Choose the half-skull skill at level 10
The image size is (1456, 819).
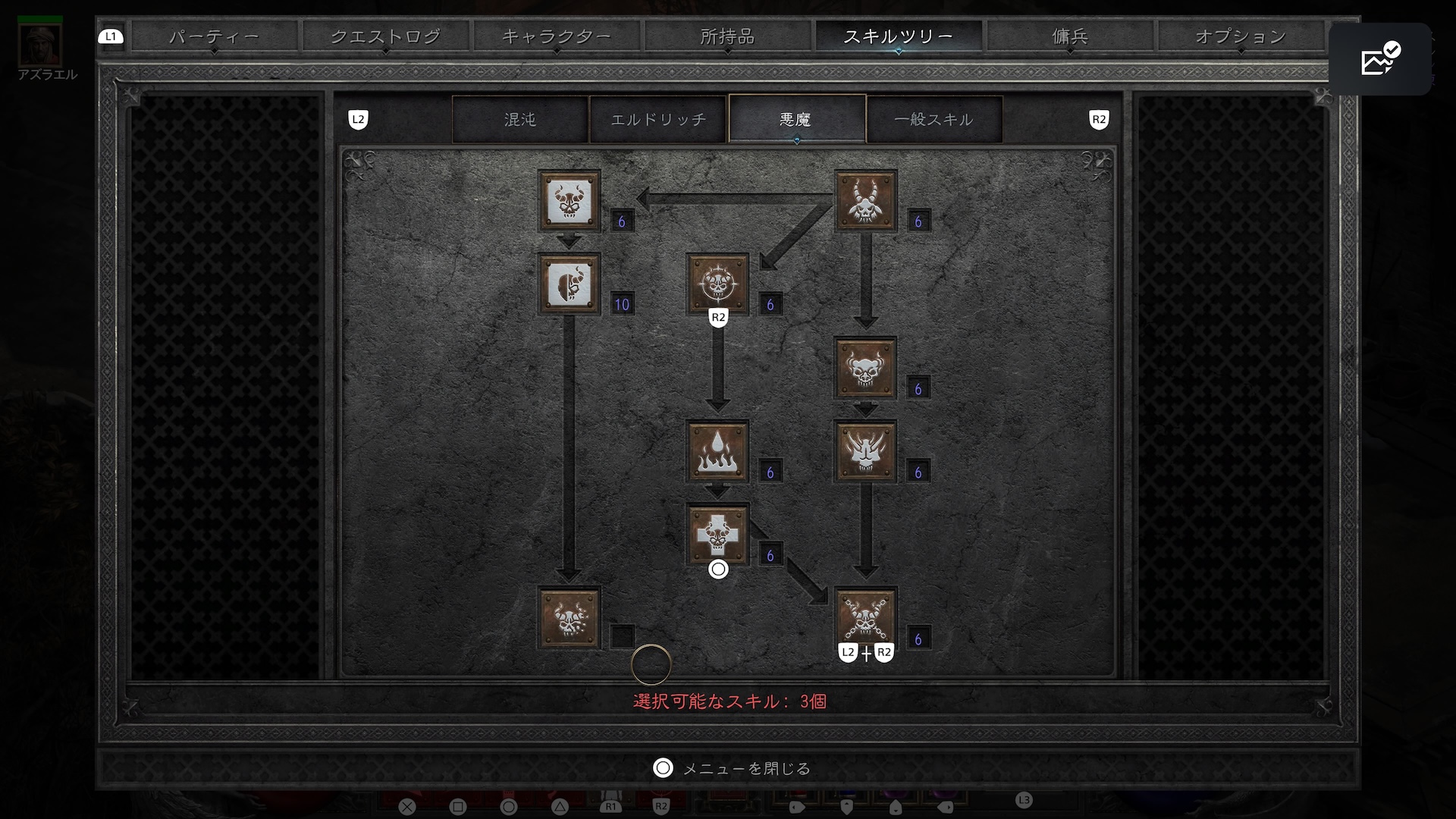coord(569,284)
